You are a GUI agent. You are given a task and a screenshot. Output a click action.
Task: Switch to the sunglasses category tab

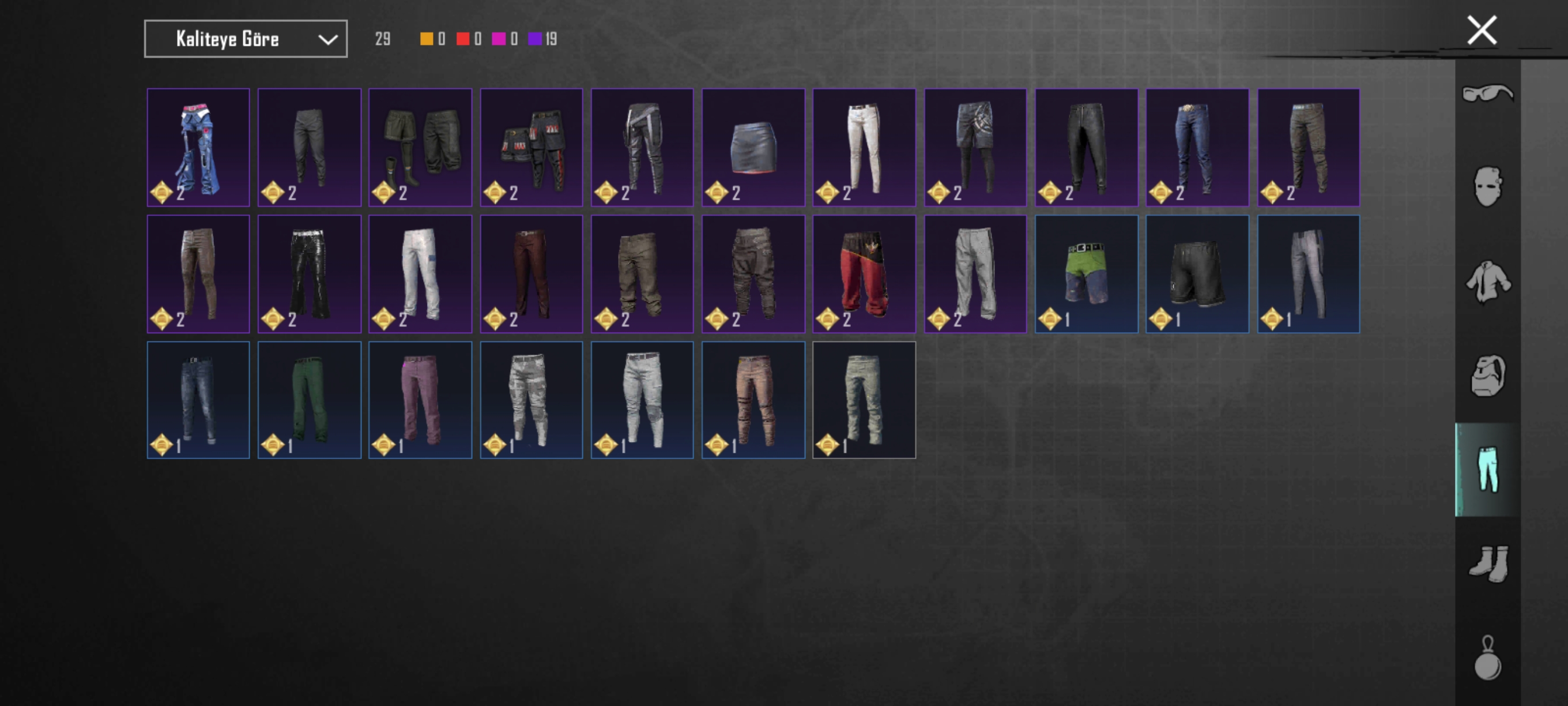click(x=1487, y=93)
